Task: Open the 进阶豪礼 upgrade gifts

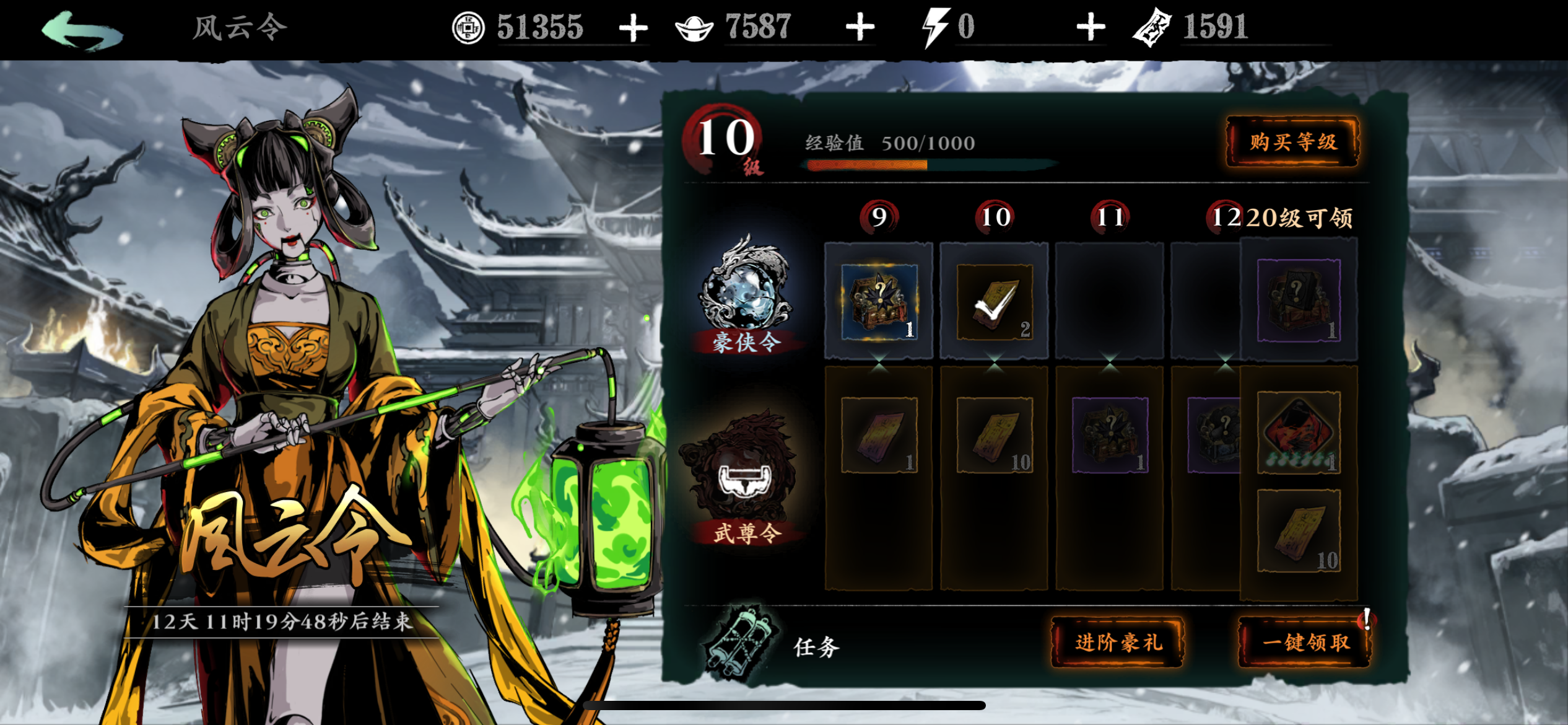Action: pos(1118,642)
